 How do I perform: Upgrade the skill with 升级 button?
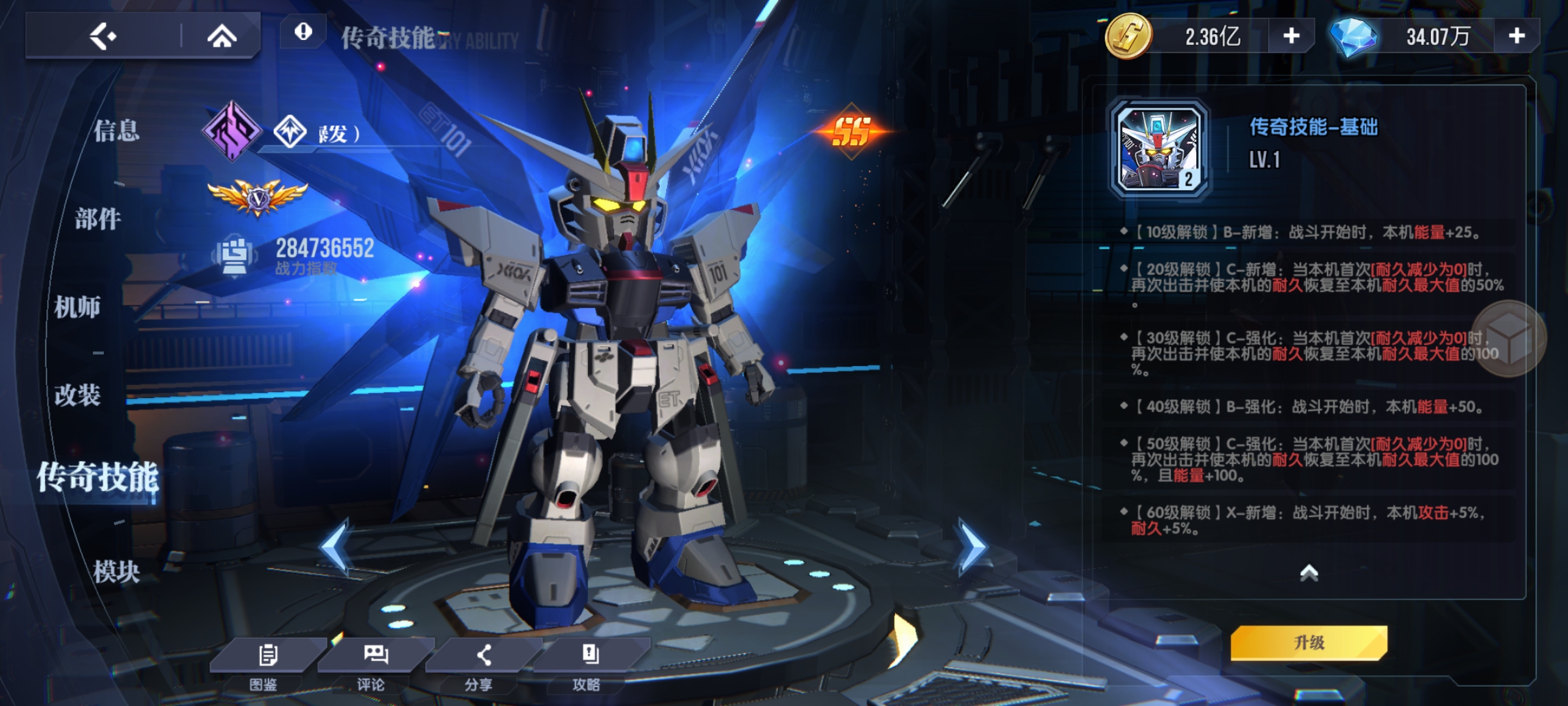click(1309, 643)
